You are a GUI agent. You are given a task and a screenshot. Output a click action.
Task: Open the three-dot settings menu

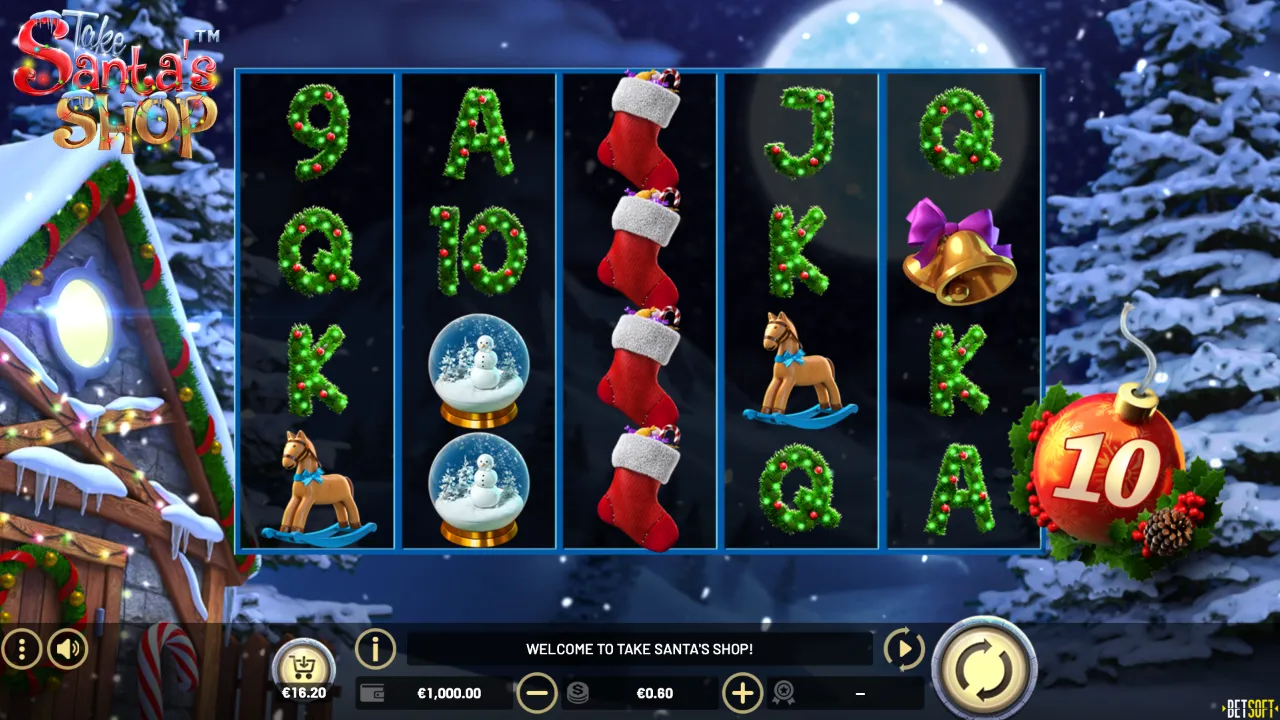pyautogui.click(x=20, y=649)
